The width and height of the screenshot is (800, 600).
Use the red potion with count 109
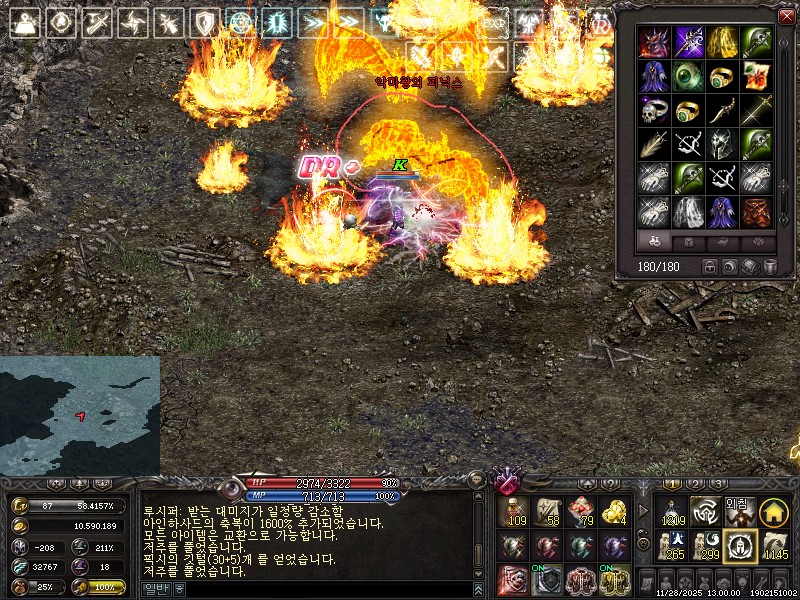pos(514,512)
